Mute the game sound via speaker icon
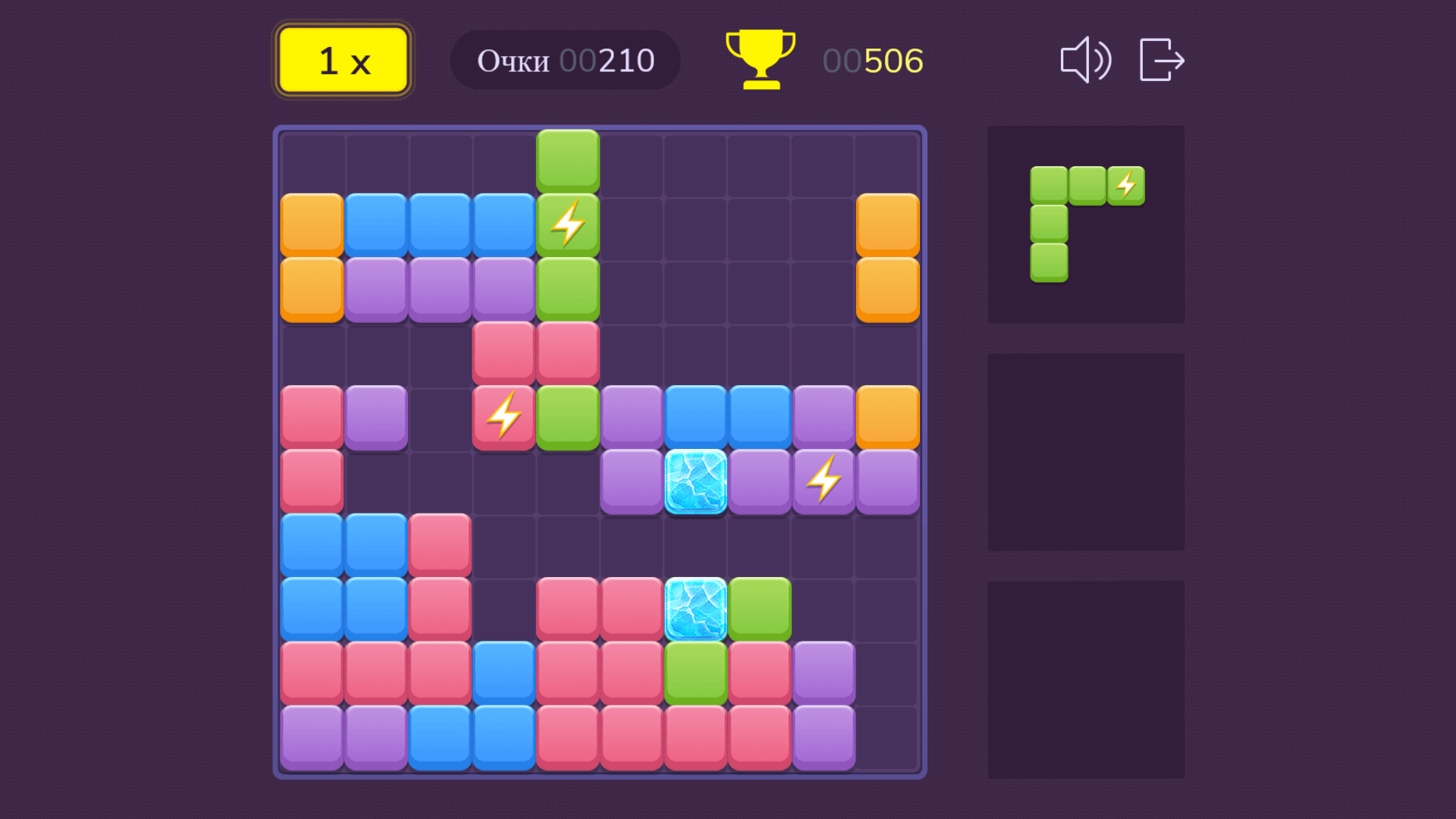The height and width of the screenshot is (819, 1456). click(x=1086, y=61)
